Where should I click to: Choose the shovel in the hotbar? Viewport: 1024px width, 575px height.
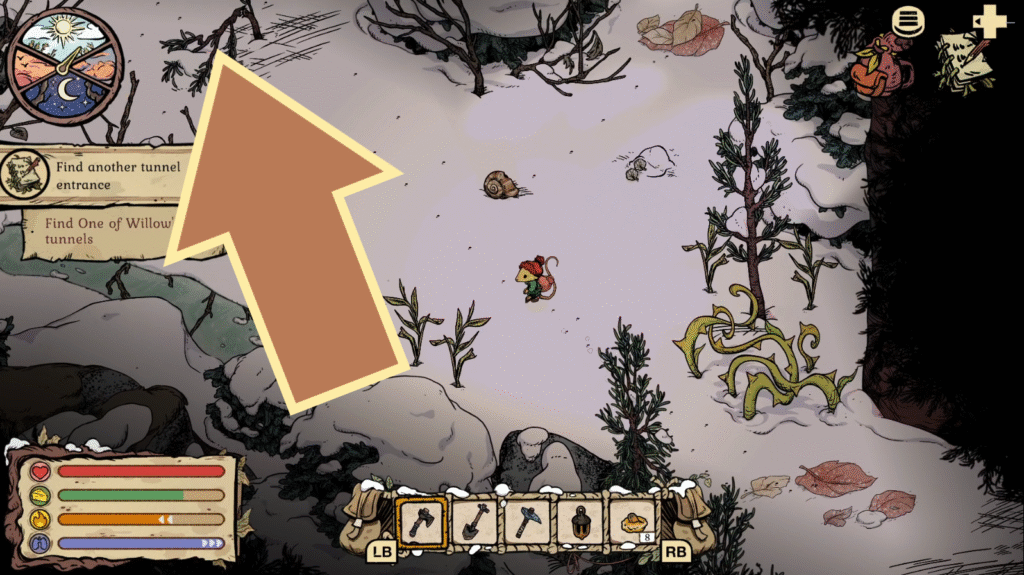pos(474,521)
